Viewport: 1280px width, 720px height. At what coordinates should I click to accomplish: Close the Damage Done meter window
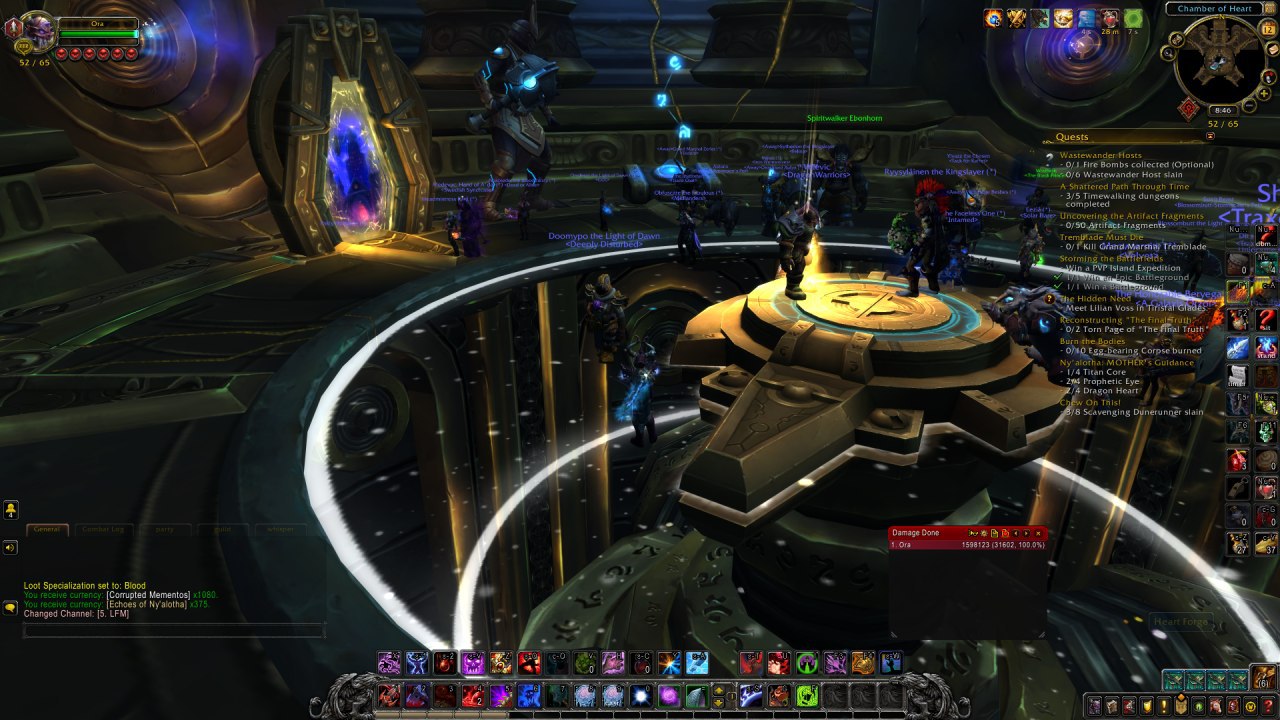coord(1039,533)
